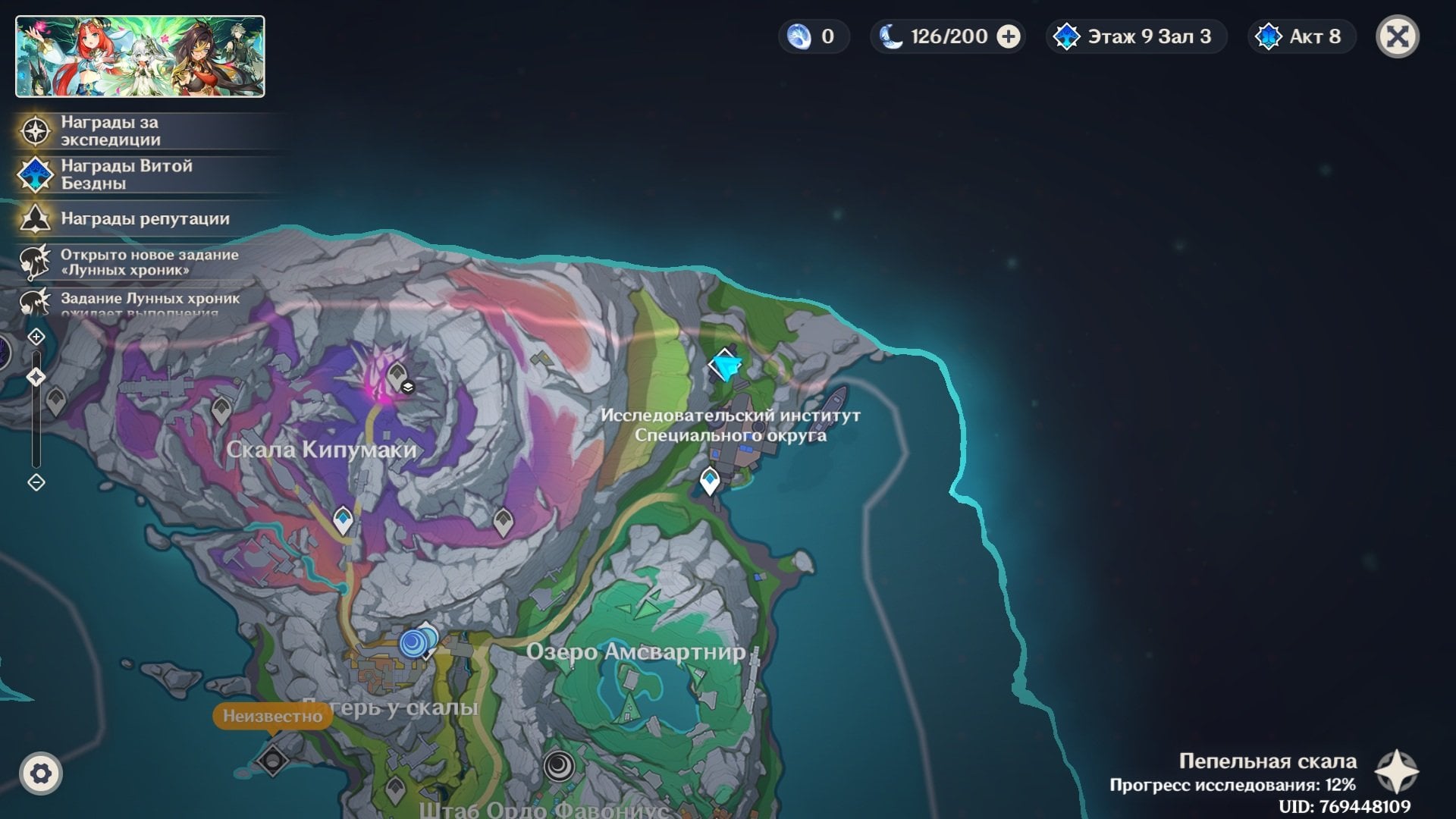Select the Неизвестно map marker label
Image resolution: width=1456 pixels, height=819 pixels.
coord(272,716)
